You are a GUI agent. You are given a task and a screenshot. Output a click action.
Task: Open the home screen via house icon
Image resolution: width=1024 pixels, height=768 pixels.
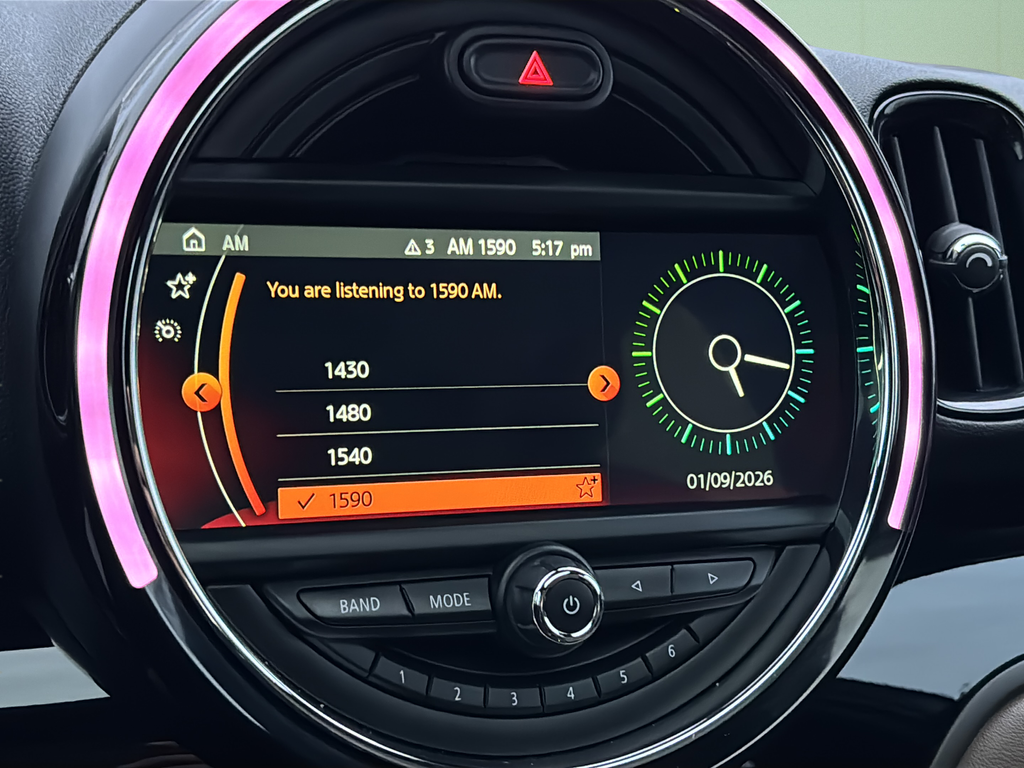(x=193, y=240)
